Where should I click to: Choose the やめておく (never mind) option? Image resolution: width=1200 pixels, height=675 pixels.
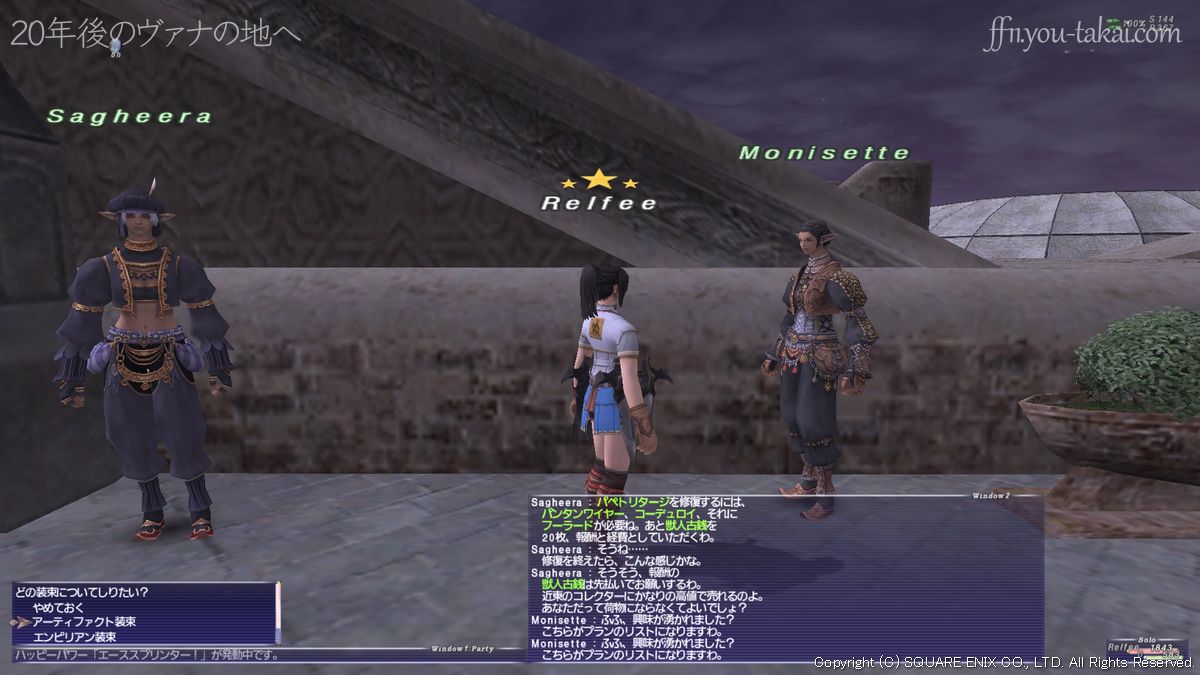pyautogui.click(x=59, y=607)
